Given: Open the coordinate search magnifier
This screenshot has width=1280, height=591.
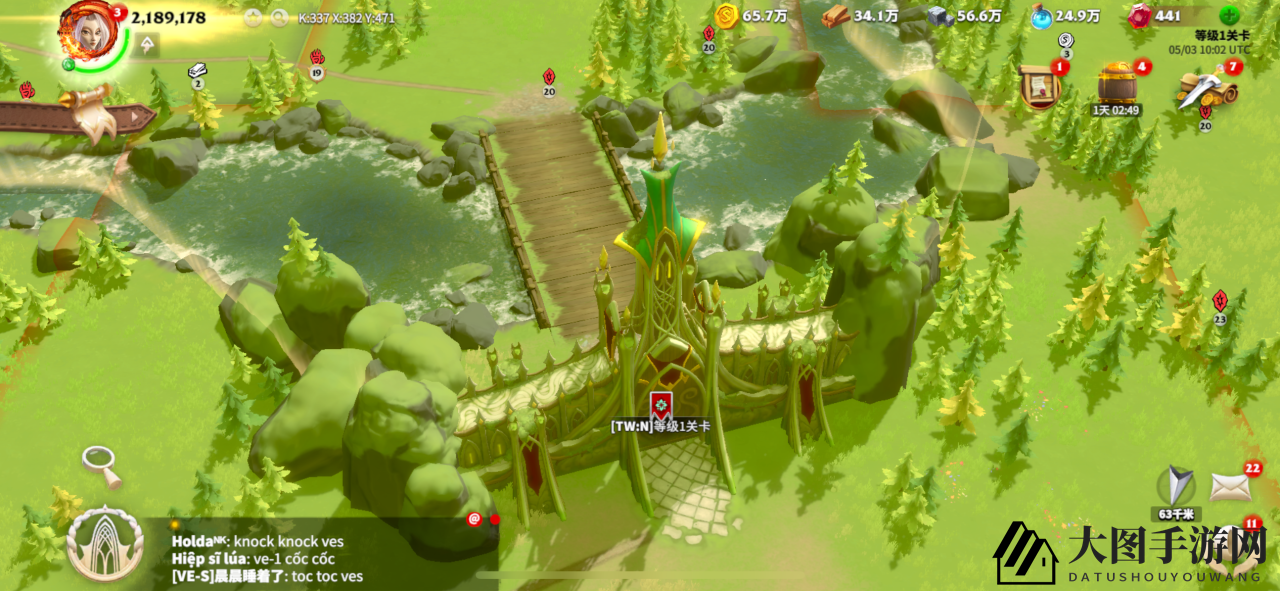Looking at the screenshot, I should (279, 17).
